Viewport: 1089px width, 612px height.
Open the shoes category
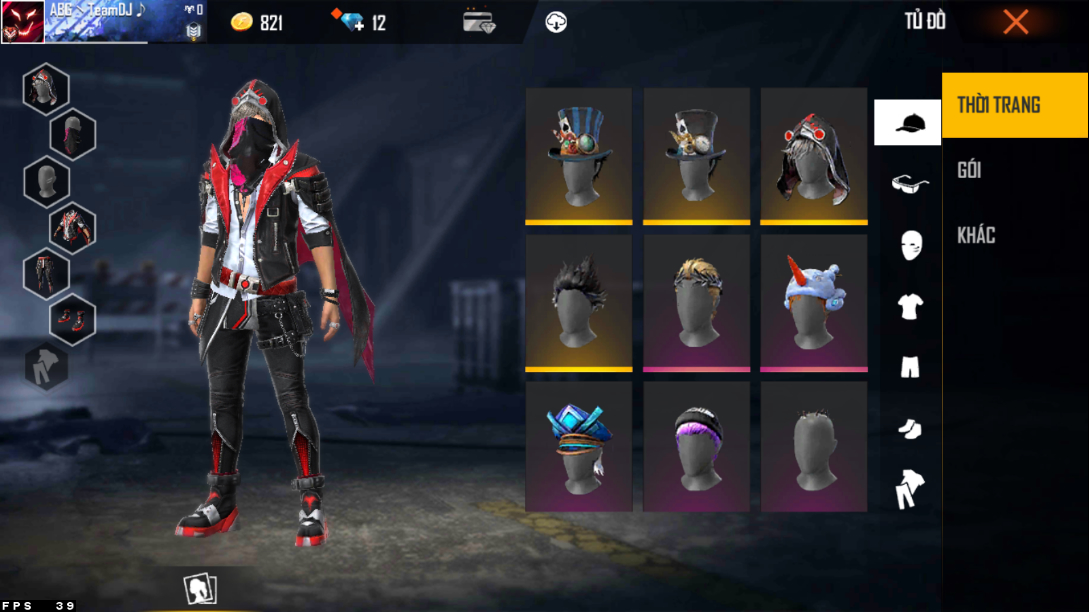click(909, 428)
